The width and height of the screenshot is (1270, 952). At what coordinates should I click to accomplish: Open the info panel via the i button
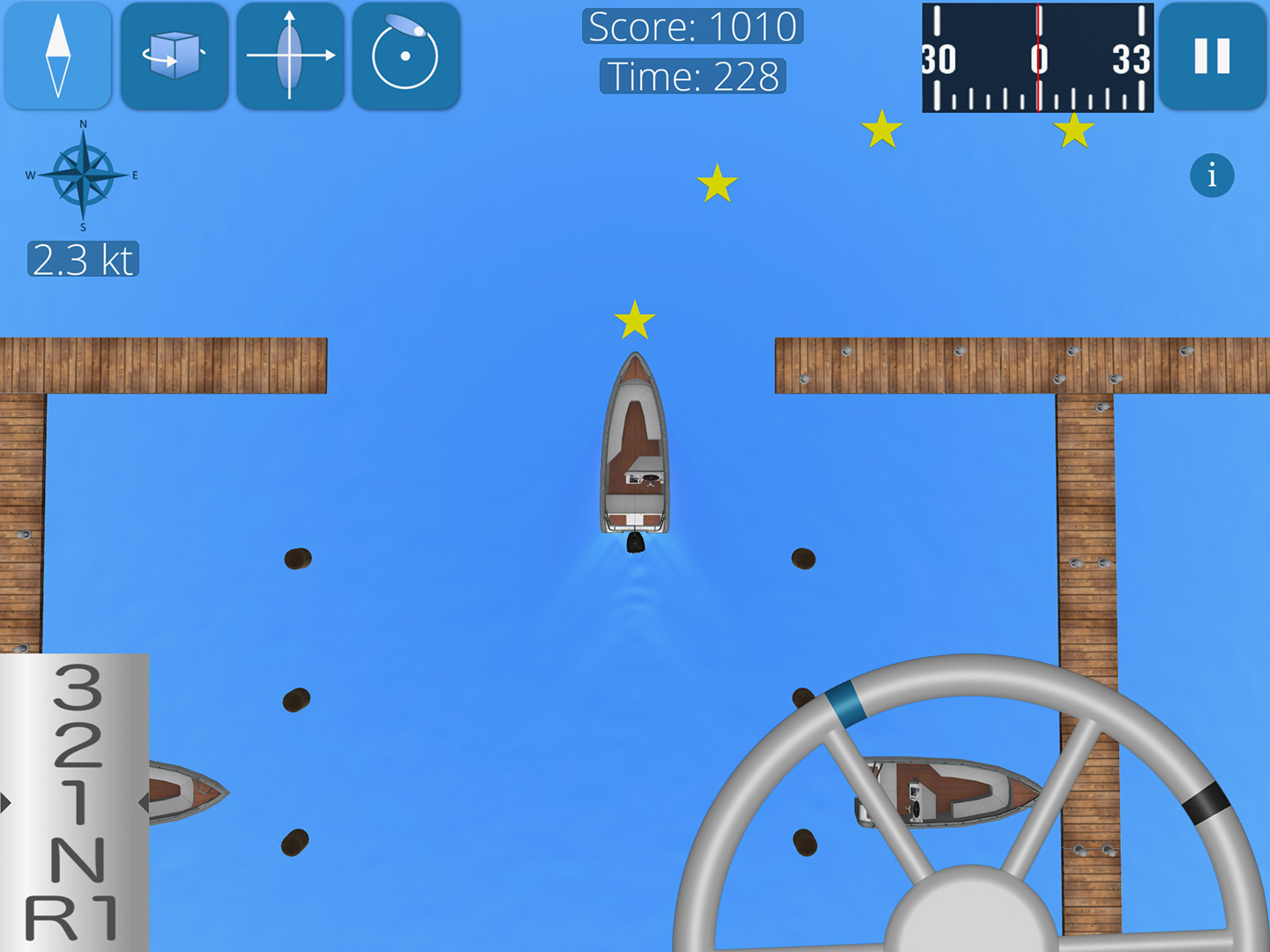(1212, 175)
